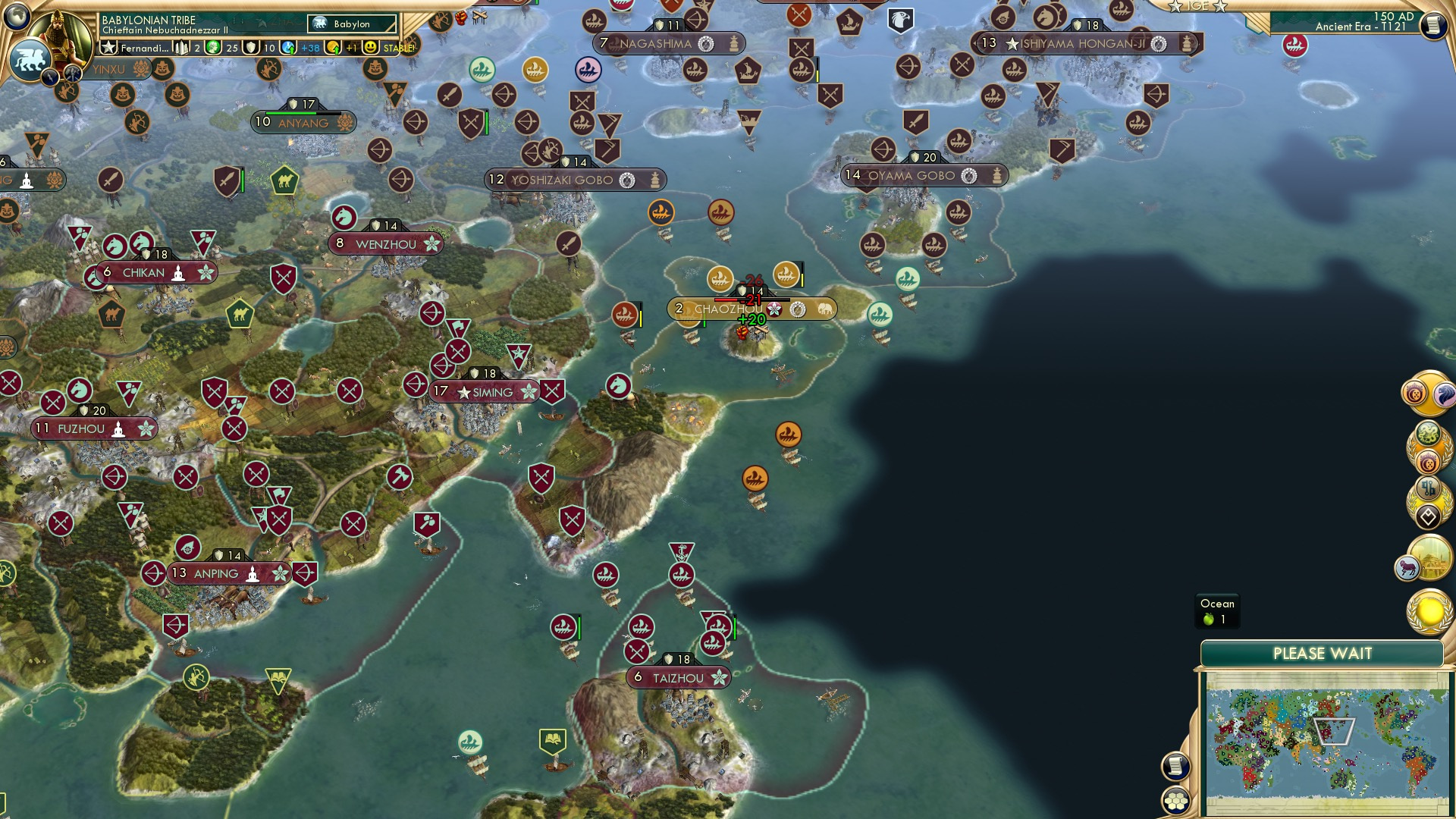Open the faith counter icon

[251, 49]
